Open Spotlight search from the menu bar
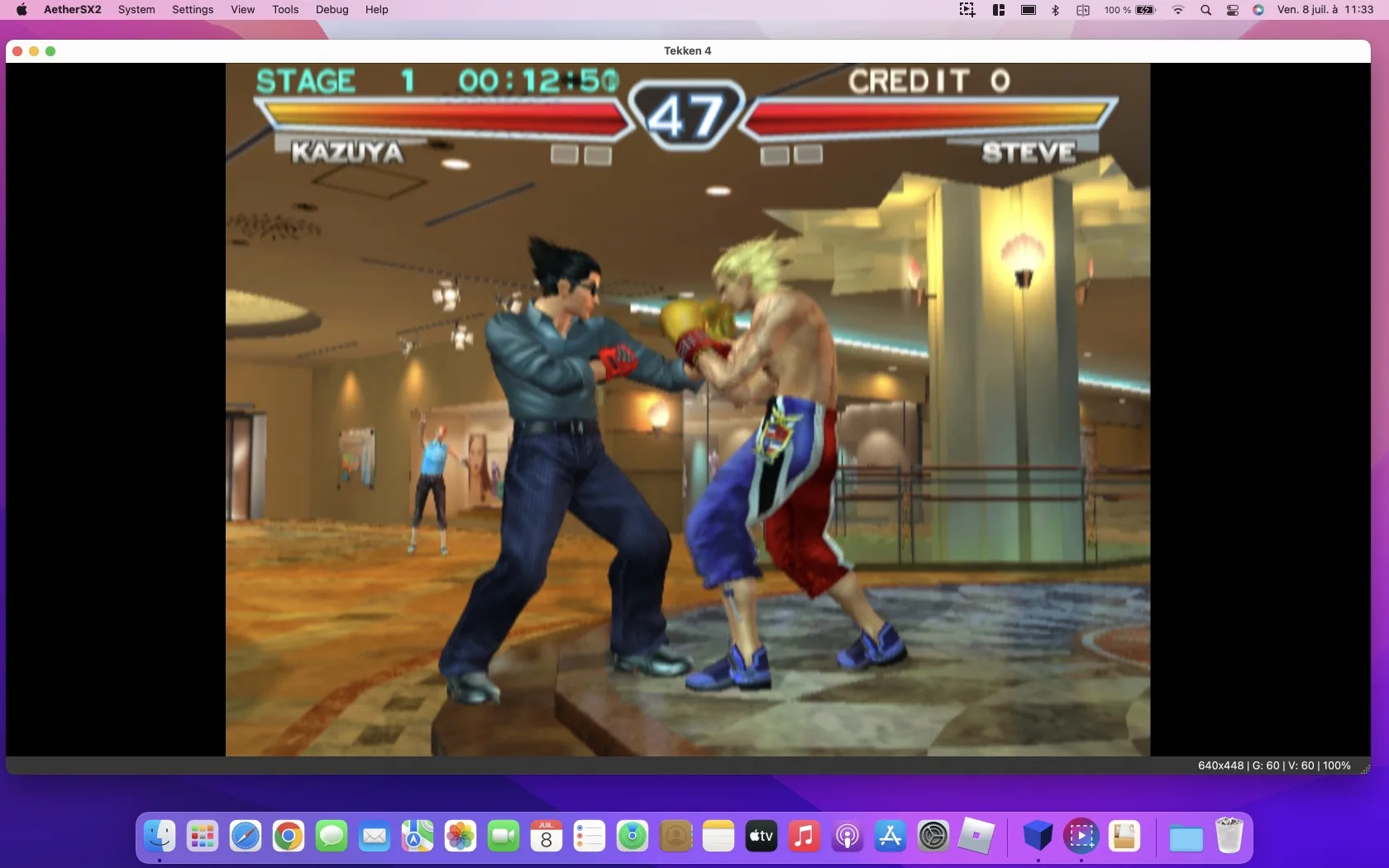Viewport: 1389px width, 868px height. coord(1205,10)
